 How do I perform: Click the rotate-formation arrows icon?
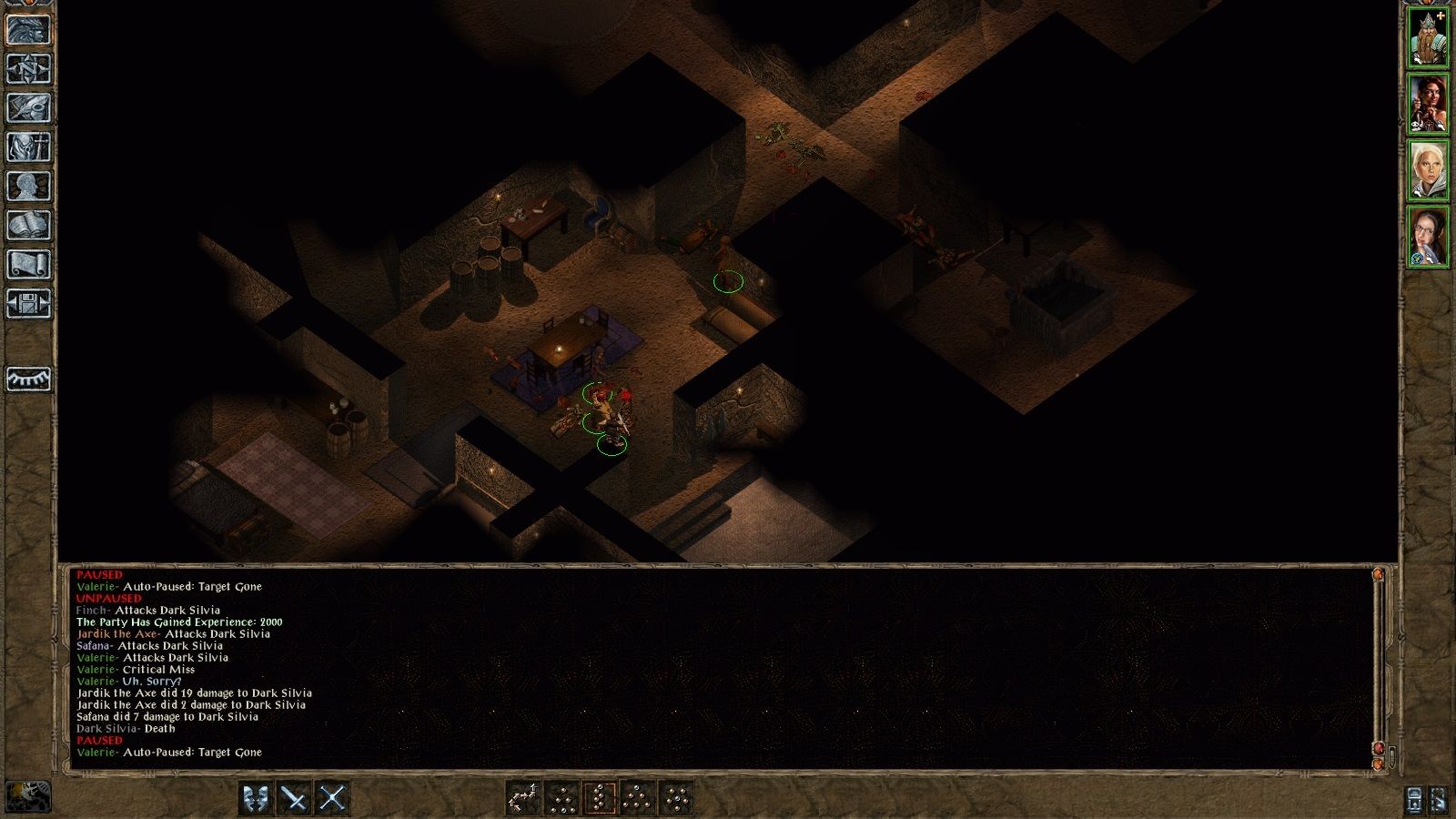point(523,797)
